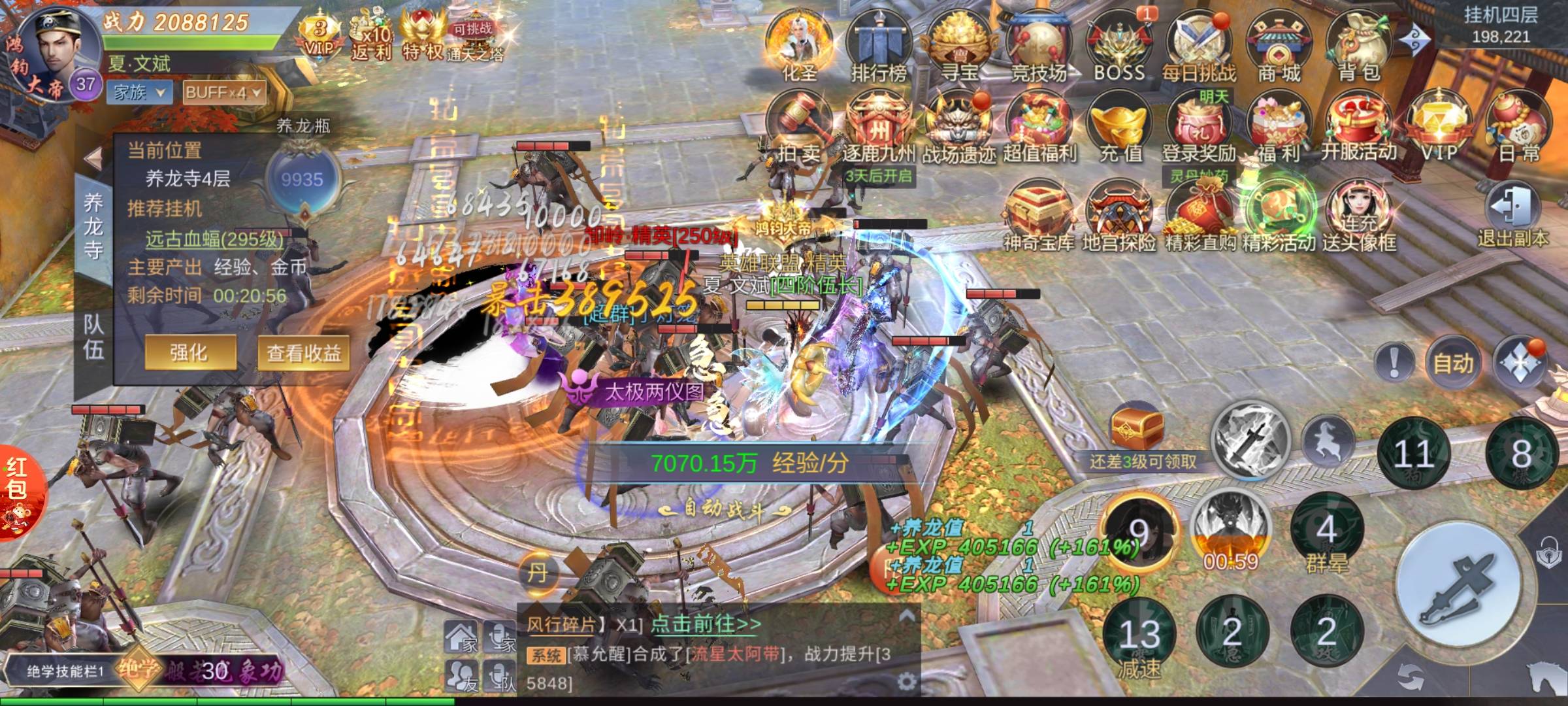Open the BOSS menu icon

(1119, 46)
